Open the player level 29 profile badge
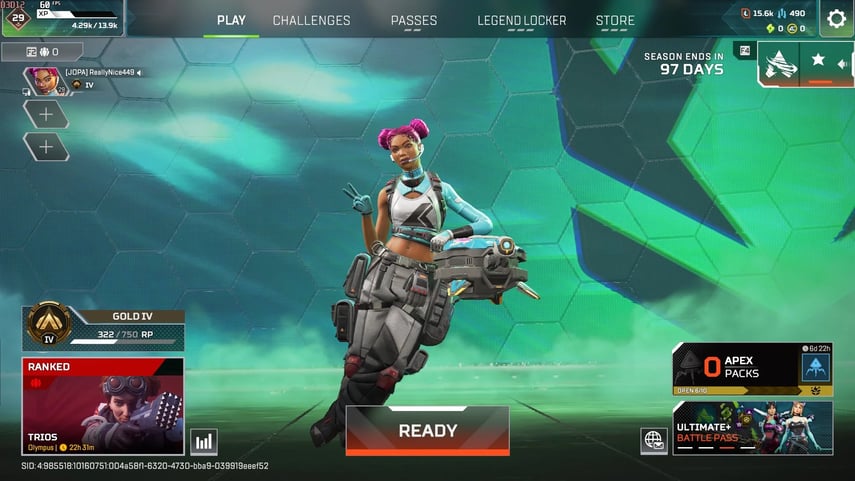Image resolution: width=855 pixels, height=481 pixels. pyautogui.click(x=16, y=18)
